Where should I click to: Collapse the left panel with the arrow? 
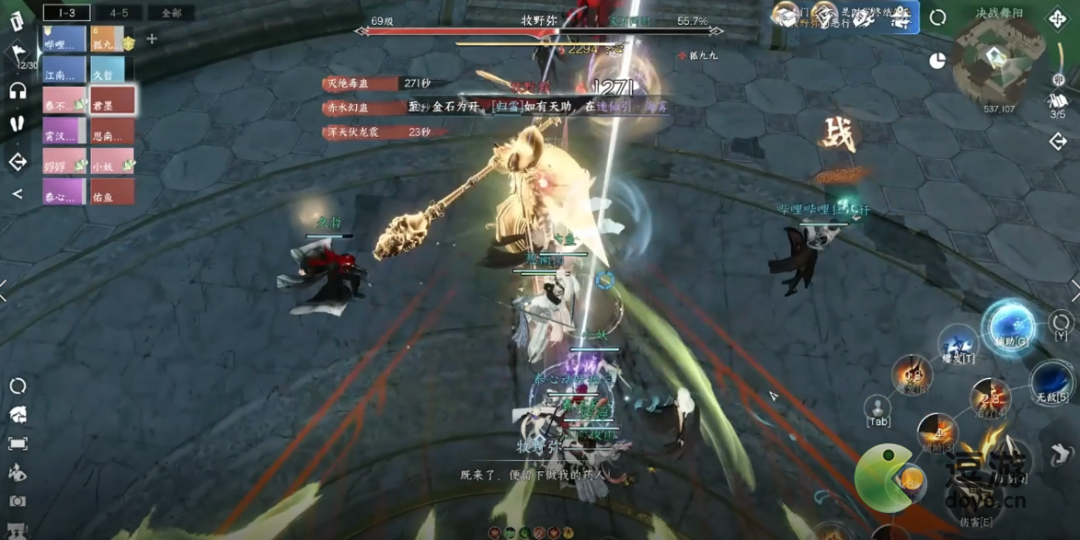coord(17,194)
